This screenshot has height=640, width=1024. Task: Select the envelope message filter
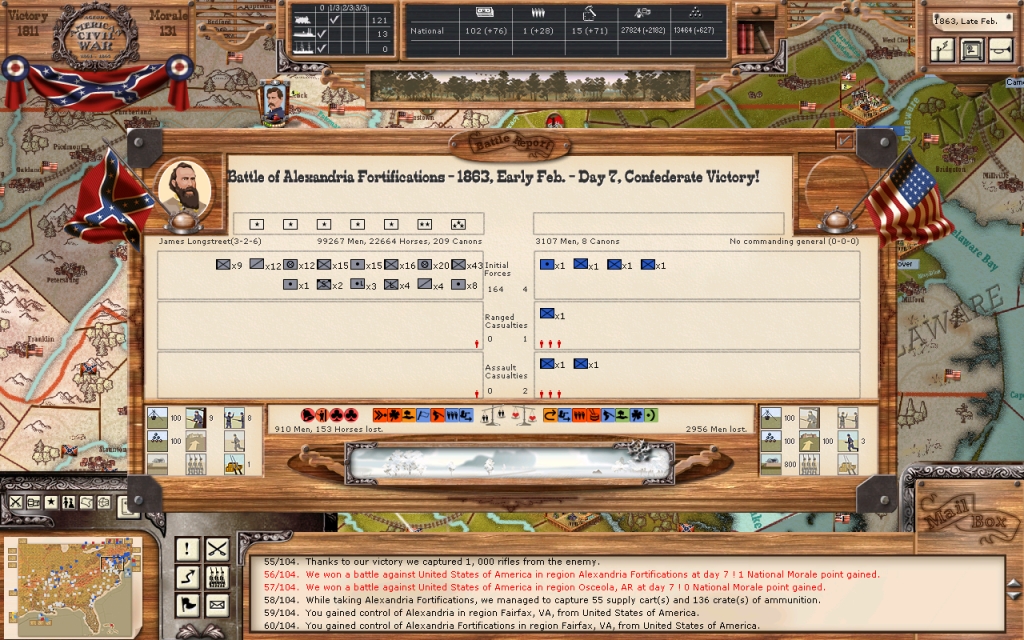(x=217, y=605)
